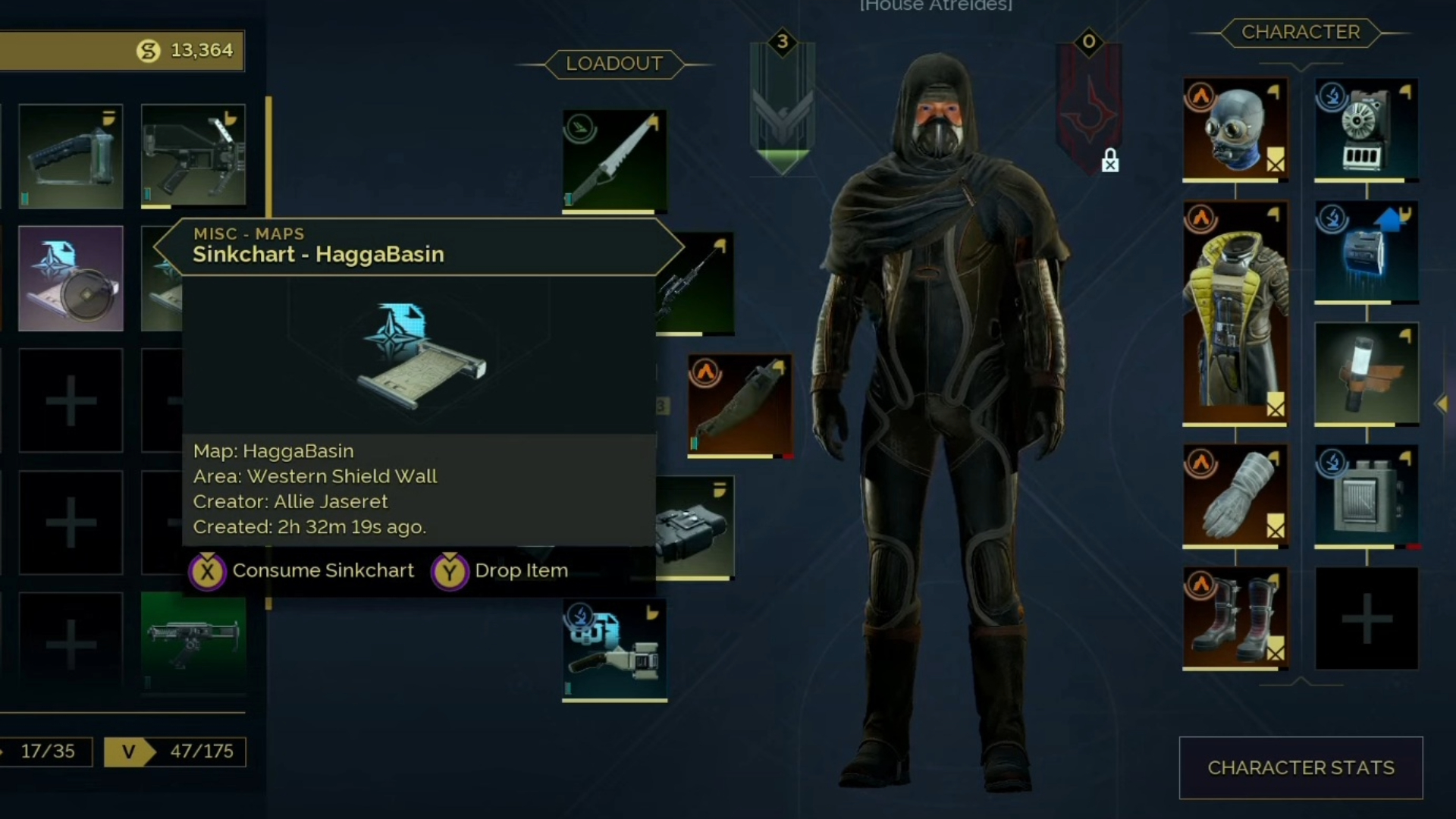The width and height of the screenshot is (1456, 819).
Task: Select the goggled mask headgear slot
Action: tap(1235, 129)
